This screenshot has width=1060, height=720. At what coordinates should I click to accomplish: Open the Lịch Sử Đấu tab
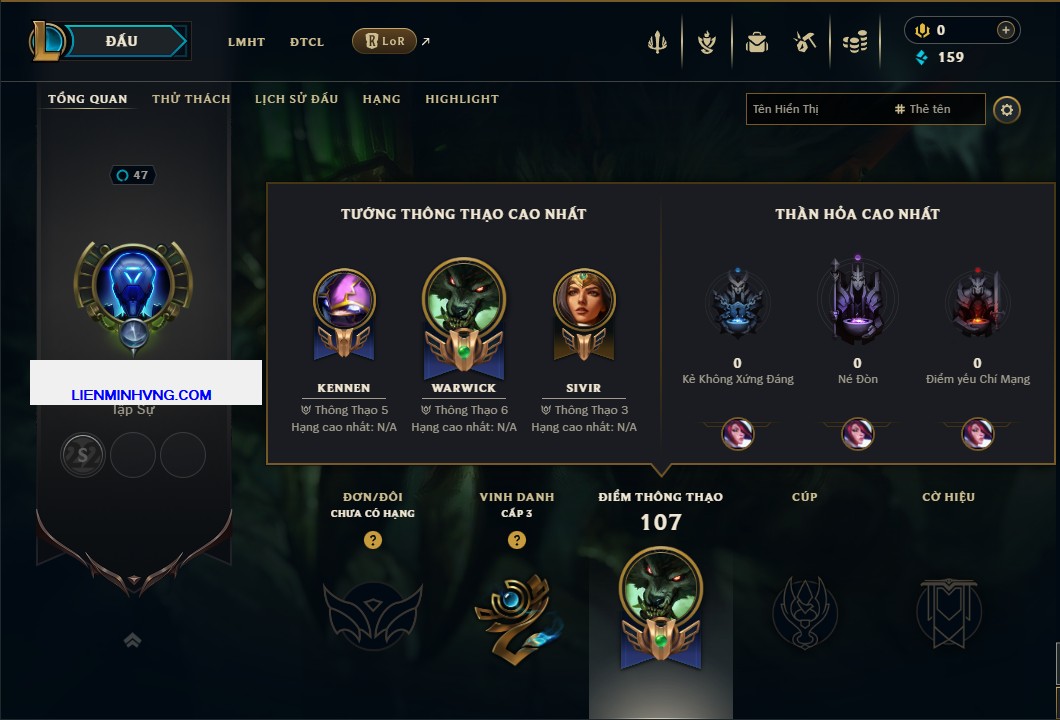296,99
